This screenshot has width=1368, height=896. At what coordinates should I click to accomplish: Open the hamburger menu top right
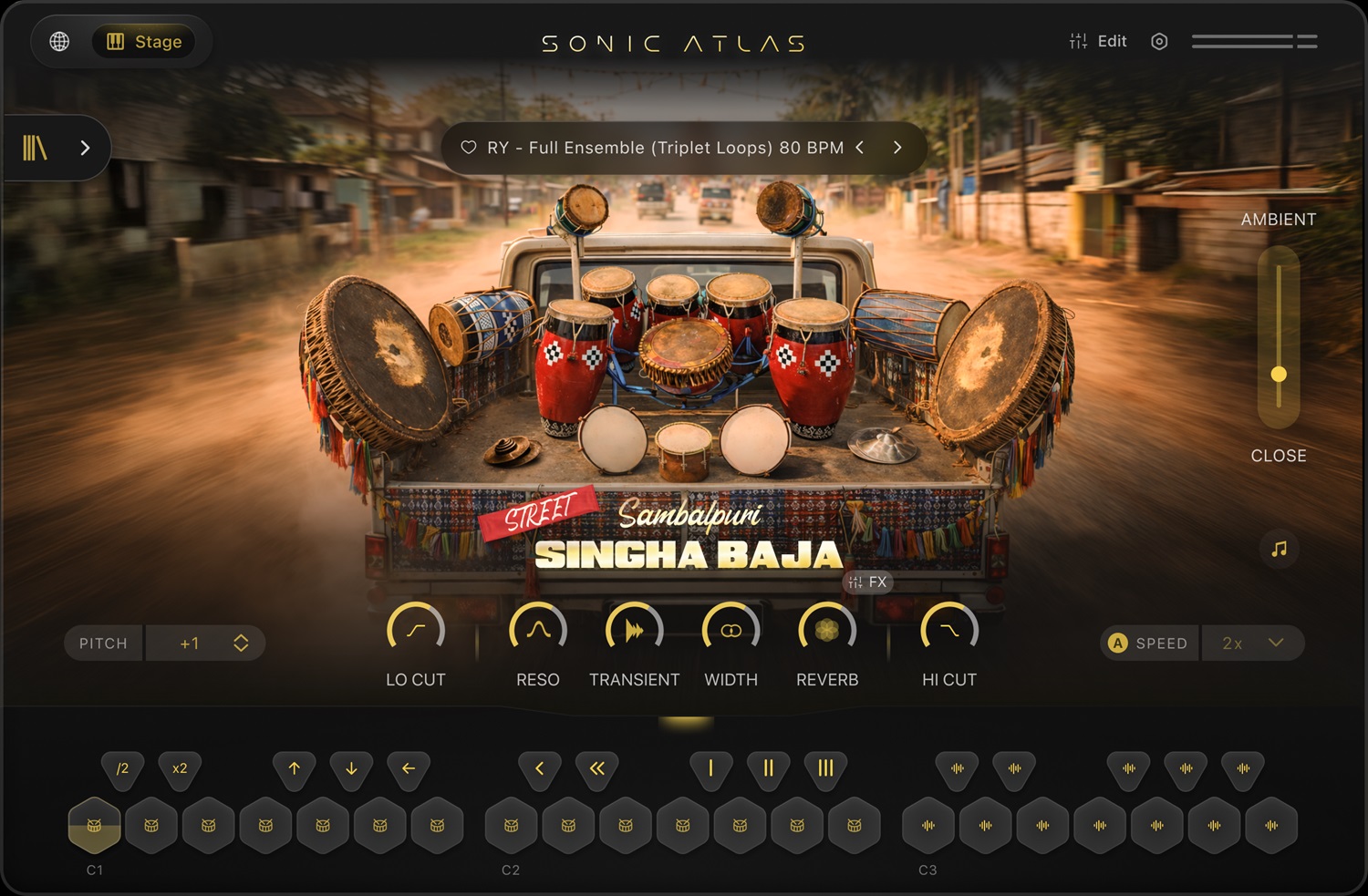(x=1255, y=41)
